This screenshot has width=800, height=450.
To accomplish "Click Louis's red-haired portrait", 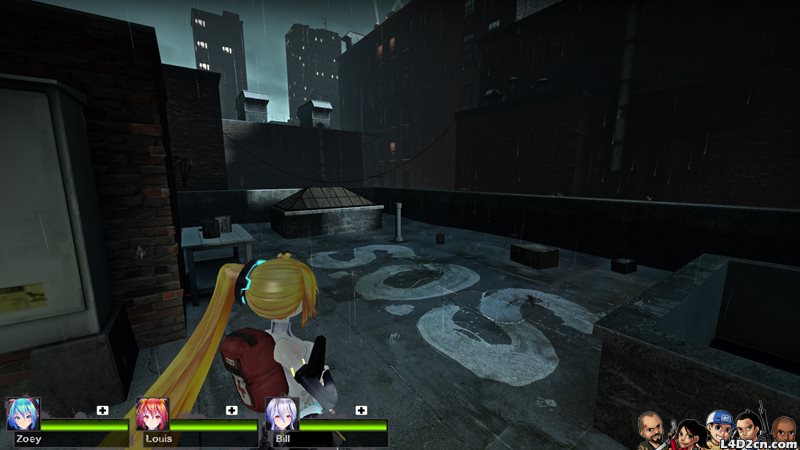I will coord(152,414).
